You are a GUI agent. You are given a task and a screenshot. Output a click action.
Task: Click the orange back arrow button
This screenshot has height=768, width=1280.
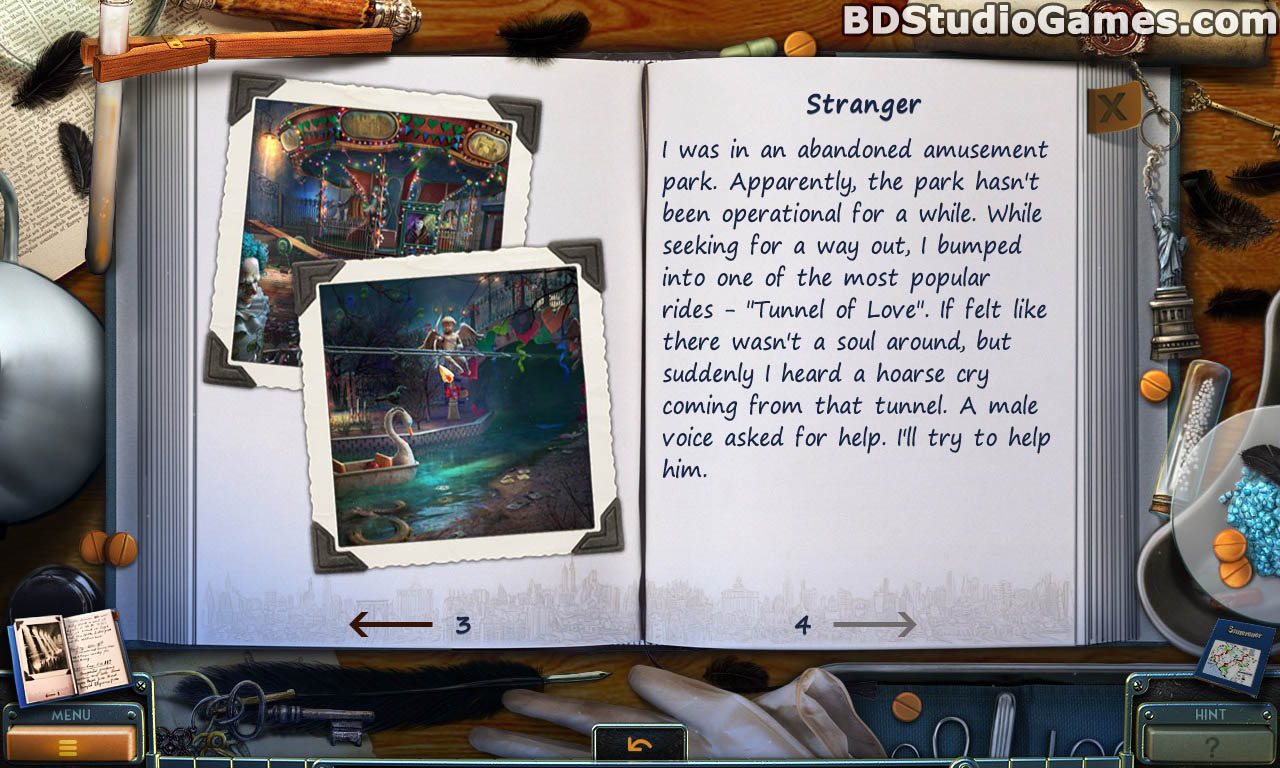[x=639, y=744]
